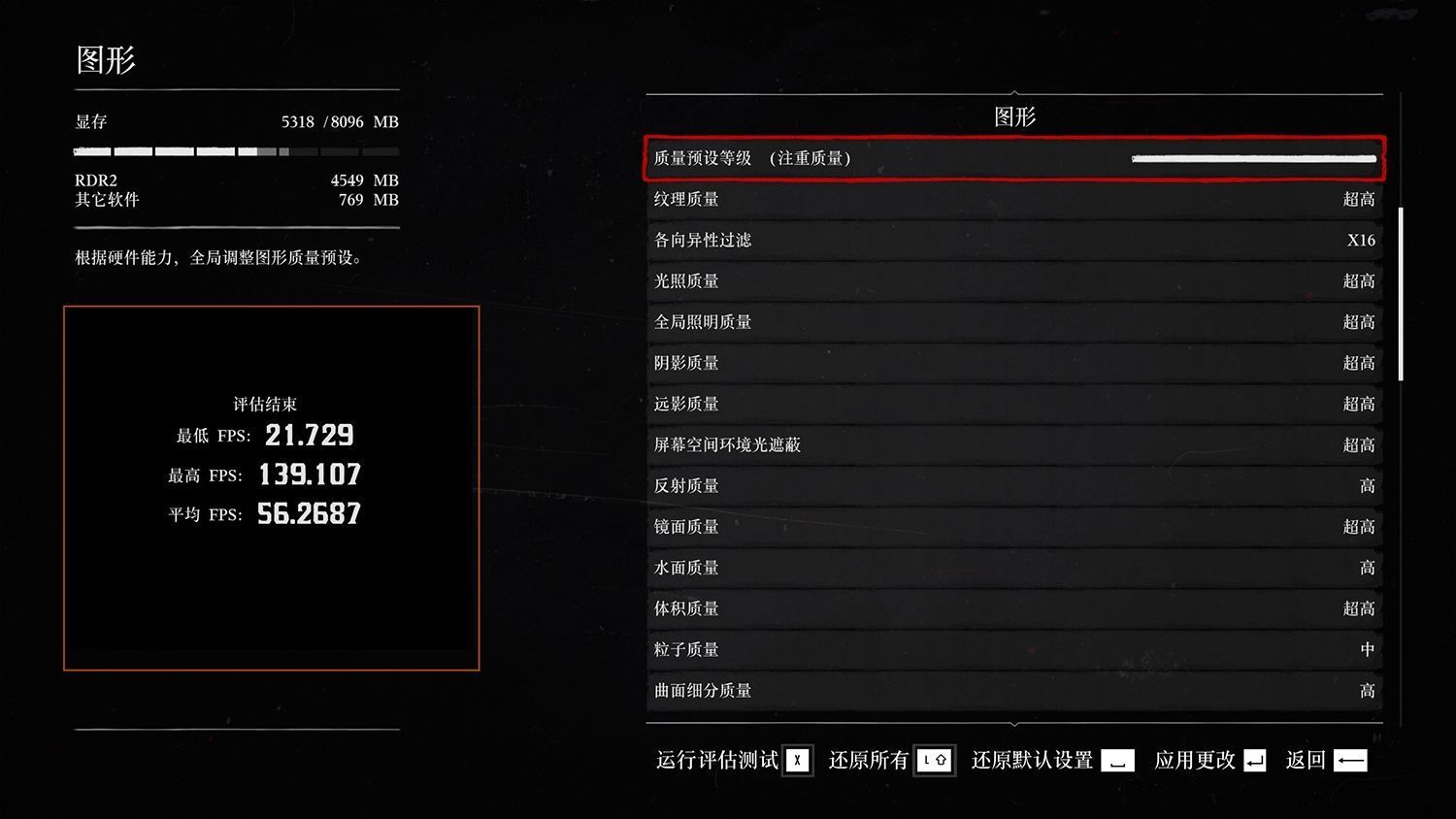Select the 屏幕空间环境光遮蔽 row
Screen dimensions: 1456x819
(x=1014, y=444)
